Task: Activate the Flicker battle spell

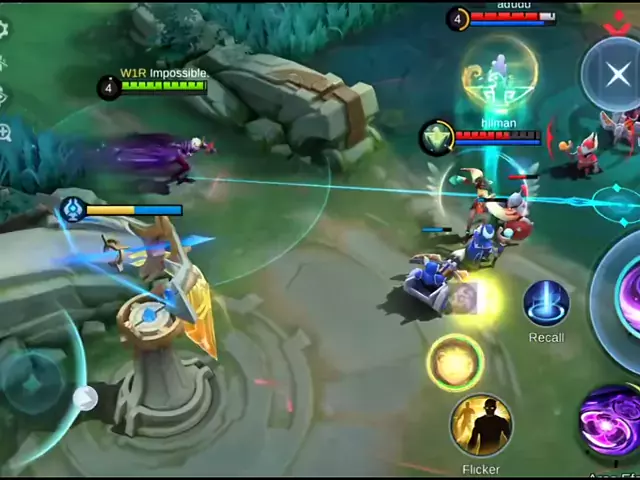Action: (481, 426)
